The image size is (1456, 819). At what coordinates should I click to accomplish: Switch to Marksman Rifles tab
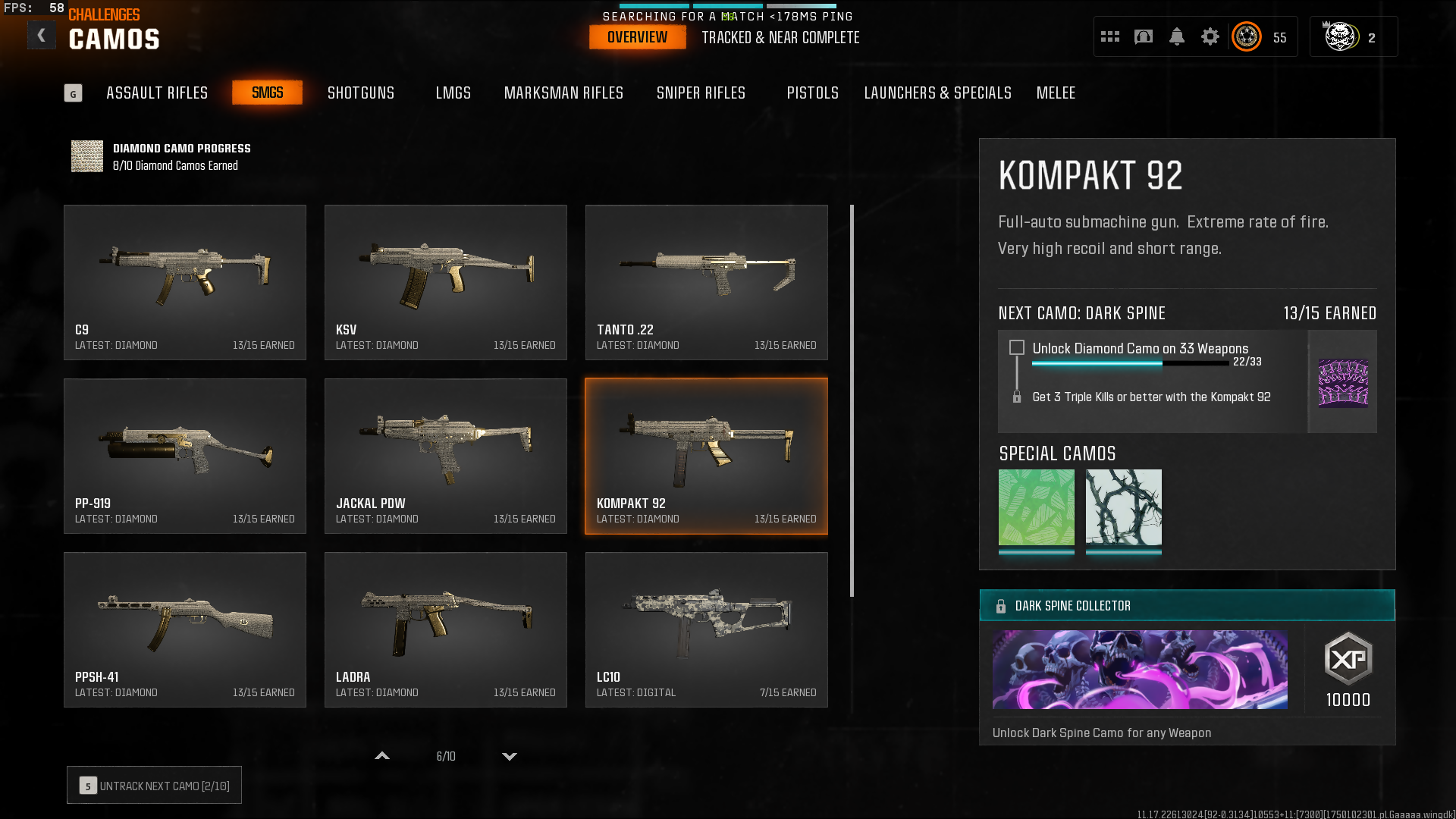pyautogui.click(x=563, y=93)
